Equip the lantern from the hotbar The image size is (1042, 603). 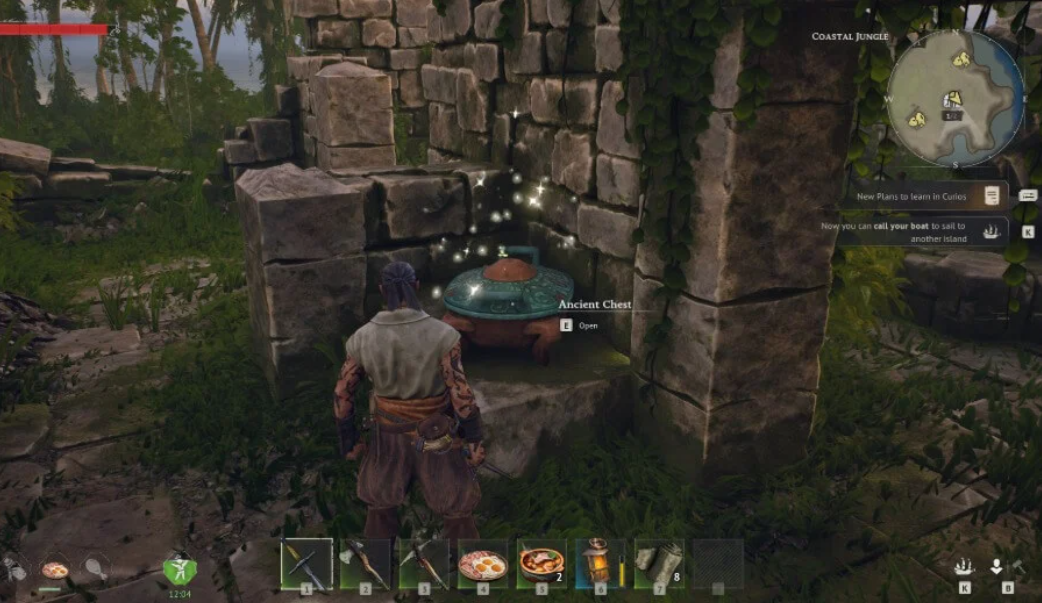point(600,564)
